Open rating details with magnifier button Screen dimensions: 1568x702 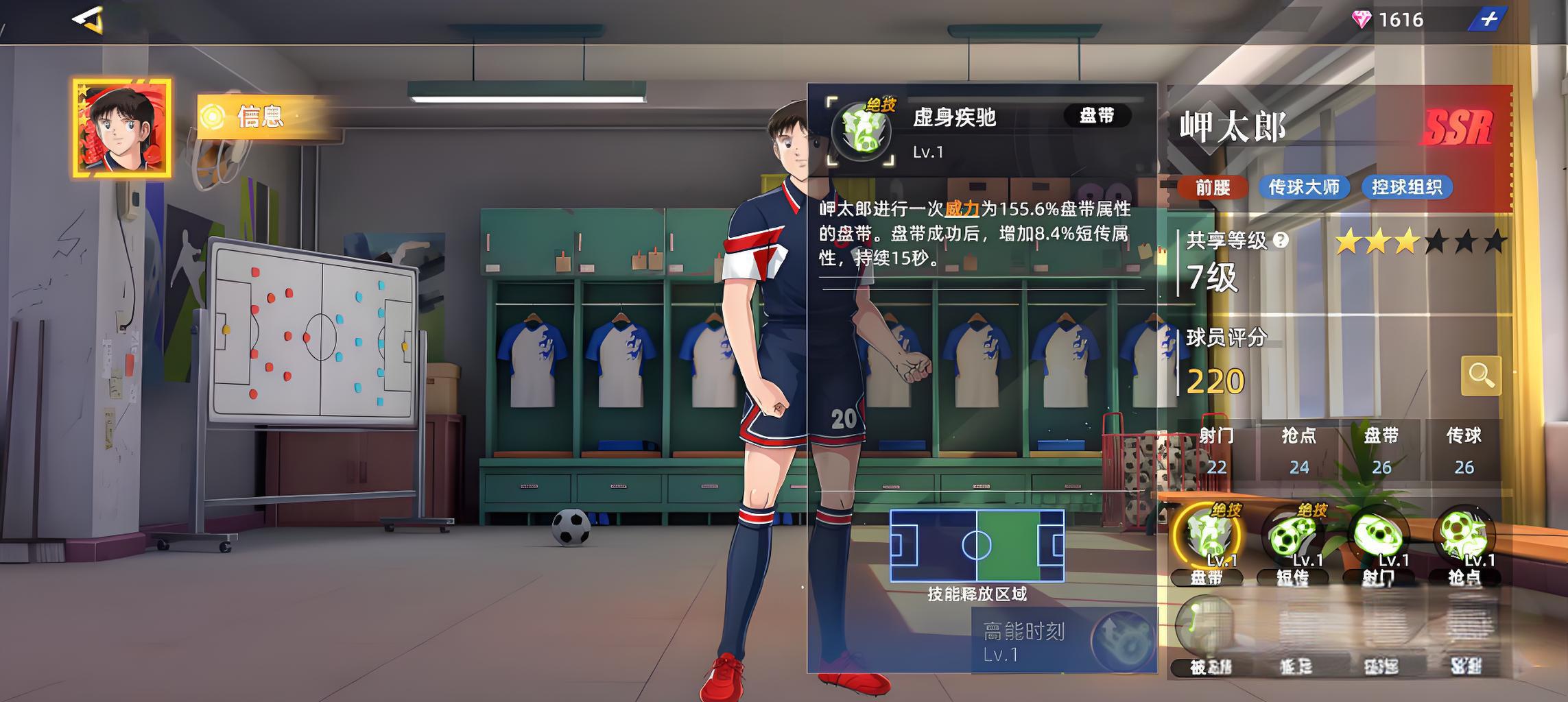pyautogui.click(x=1480, y=376)
